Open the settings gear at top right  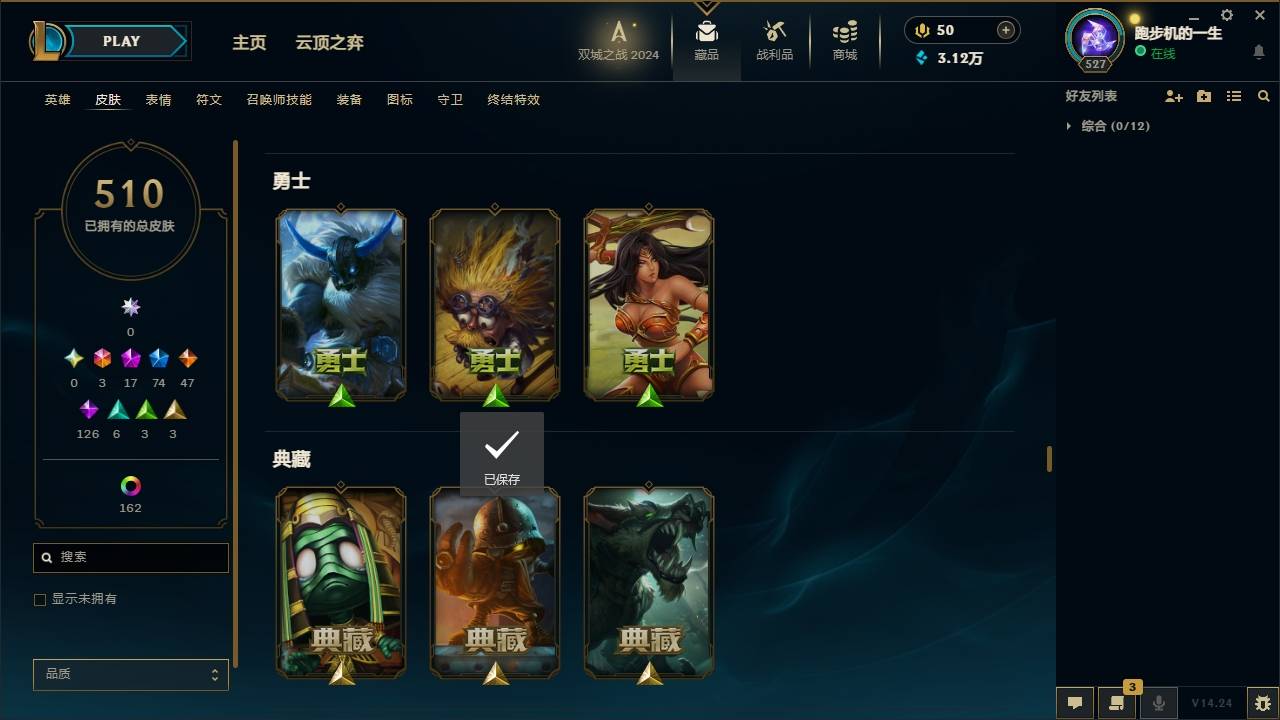pyautogui.click(x=1226, y=15)
